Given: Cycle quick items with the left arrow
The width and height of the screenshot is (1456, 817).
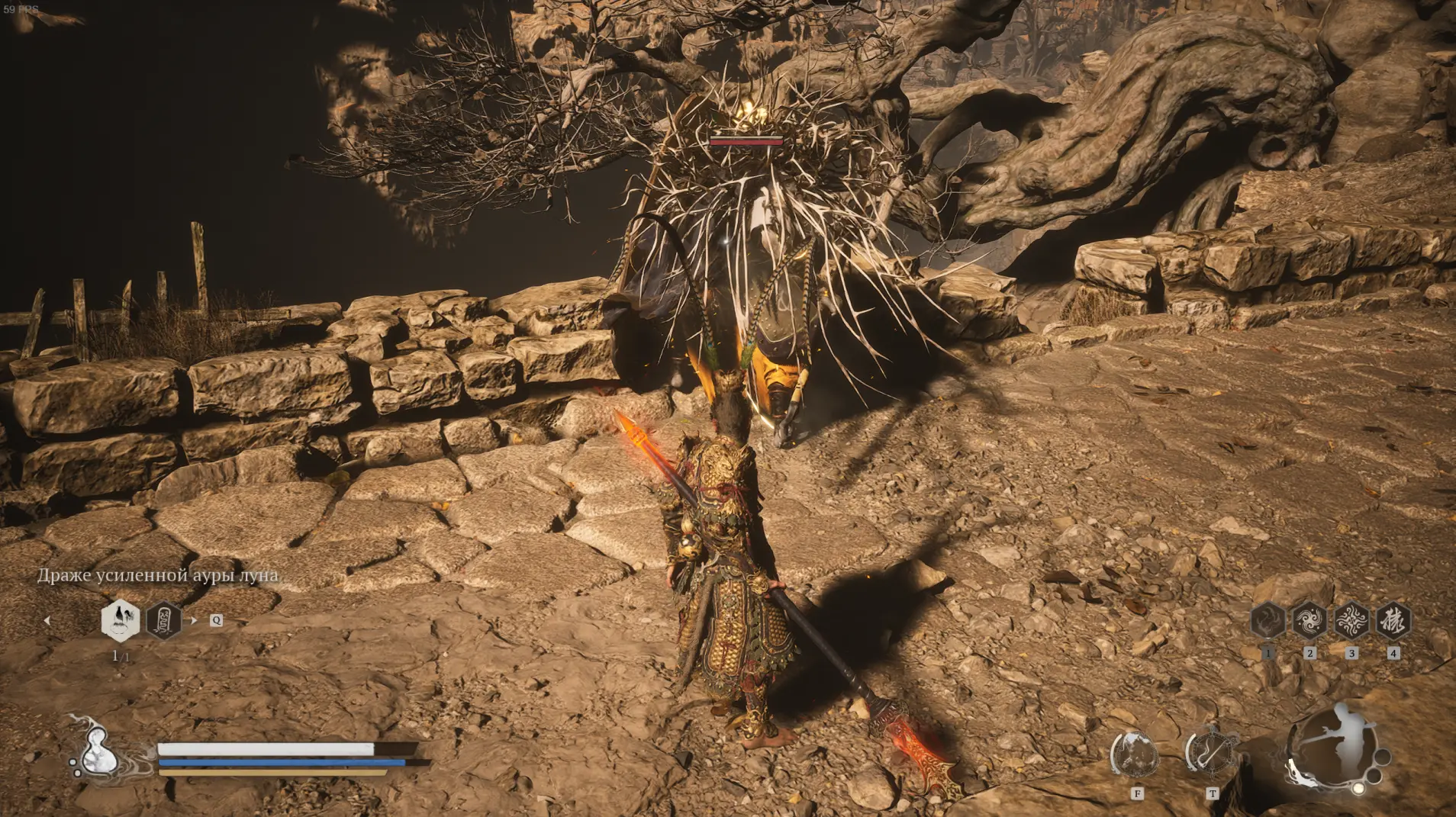Looking at the screenshot, I should (x=47, y=621).
